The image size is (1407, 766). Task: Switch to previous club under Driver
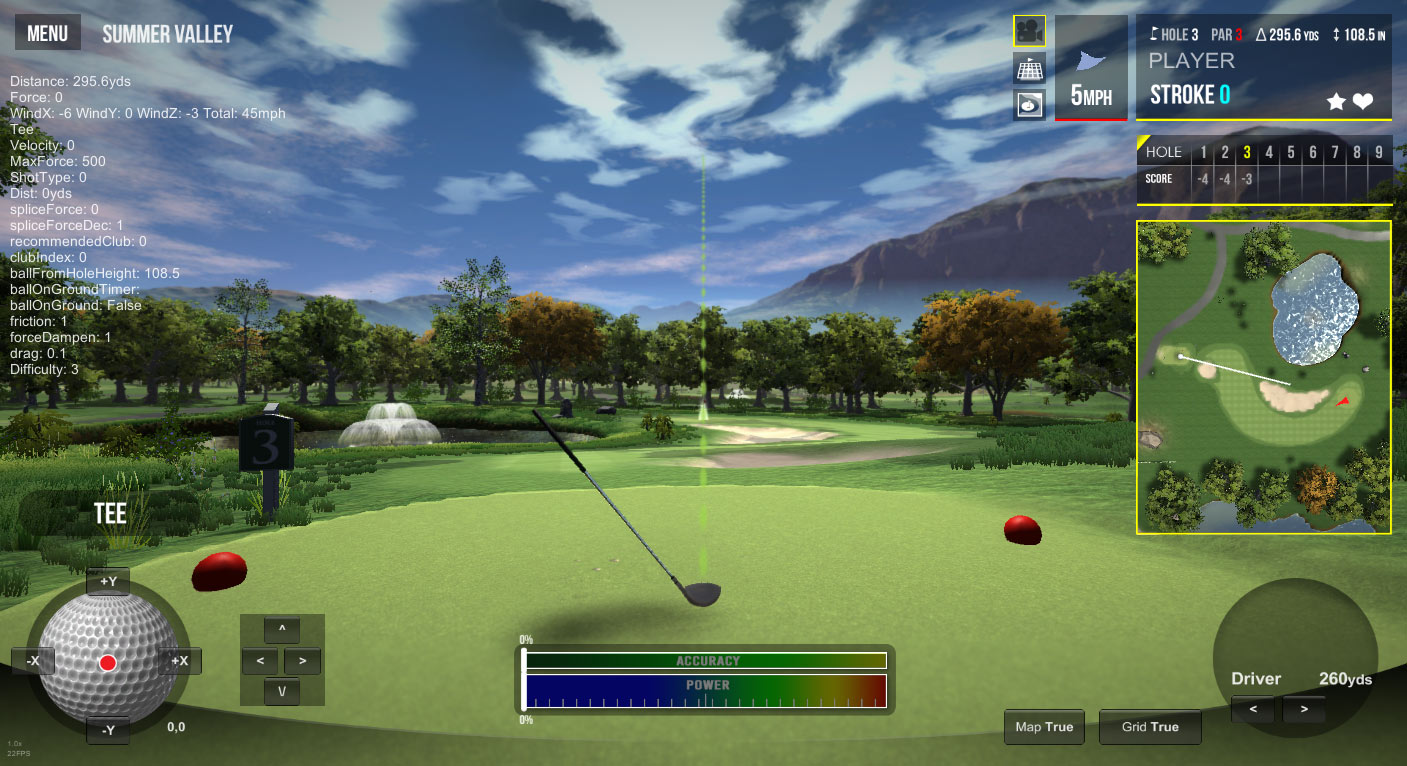[1253, 710]
